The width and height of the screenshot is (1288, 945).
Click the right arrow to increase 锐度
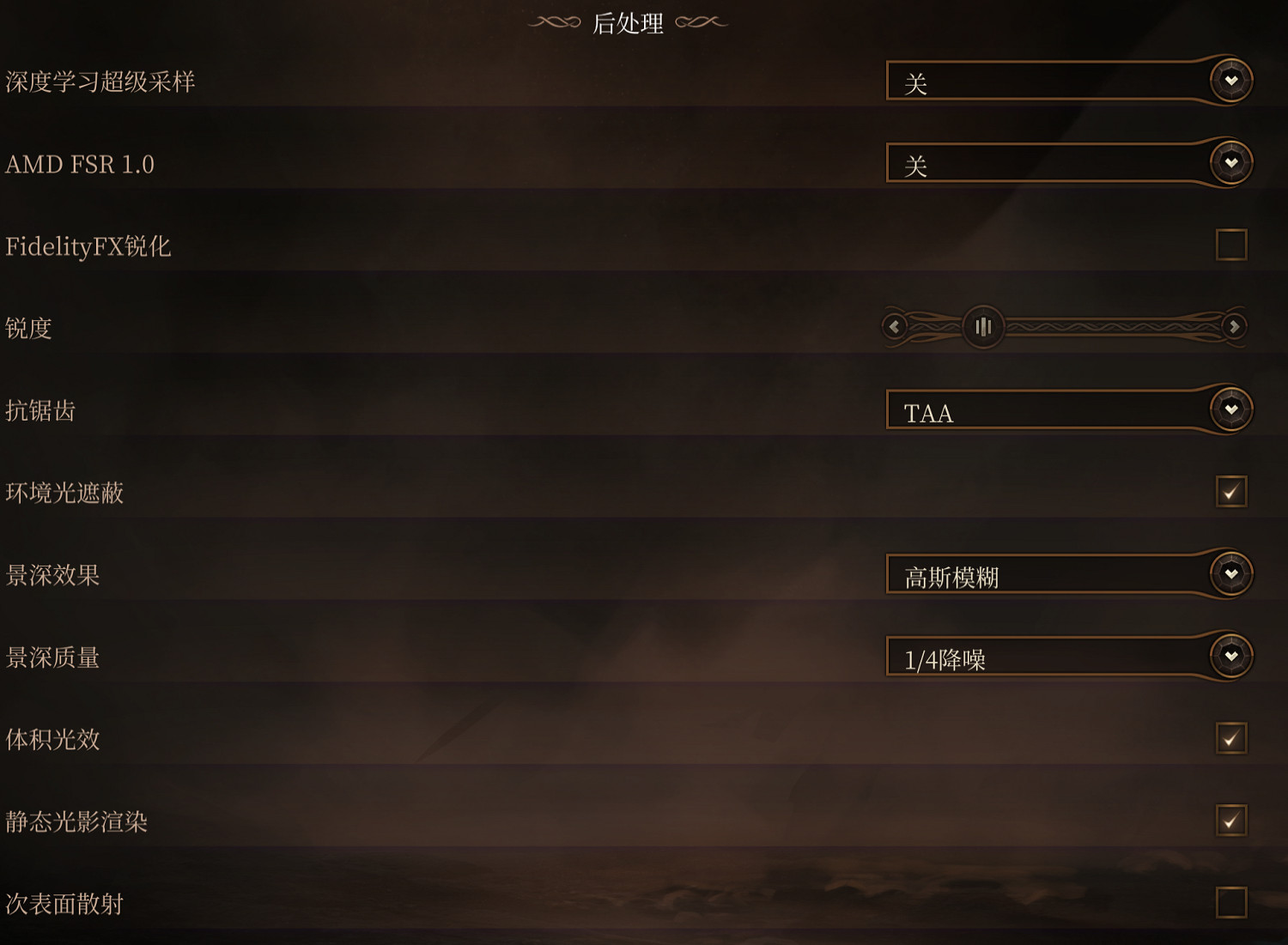1234,327
